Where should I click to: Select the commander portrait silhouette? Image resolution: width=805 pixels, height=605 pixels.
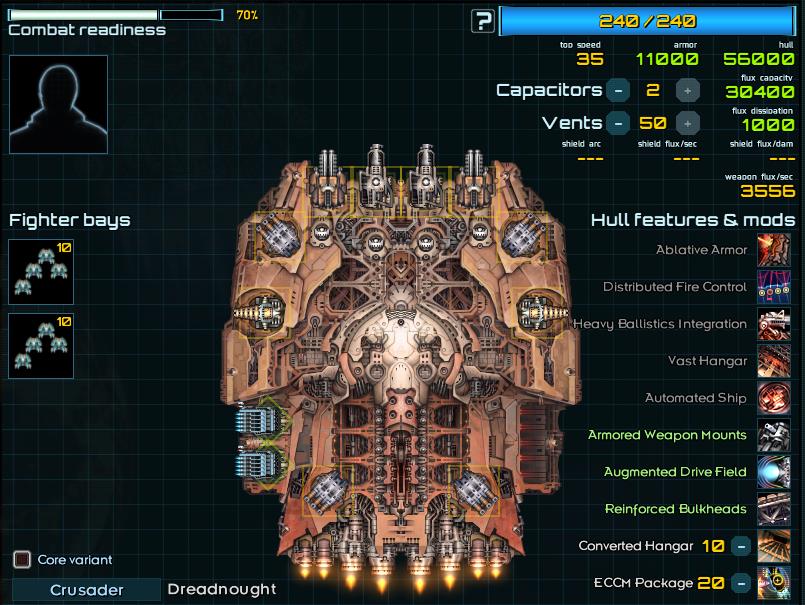tap(58, 104)
